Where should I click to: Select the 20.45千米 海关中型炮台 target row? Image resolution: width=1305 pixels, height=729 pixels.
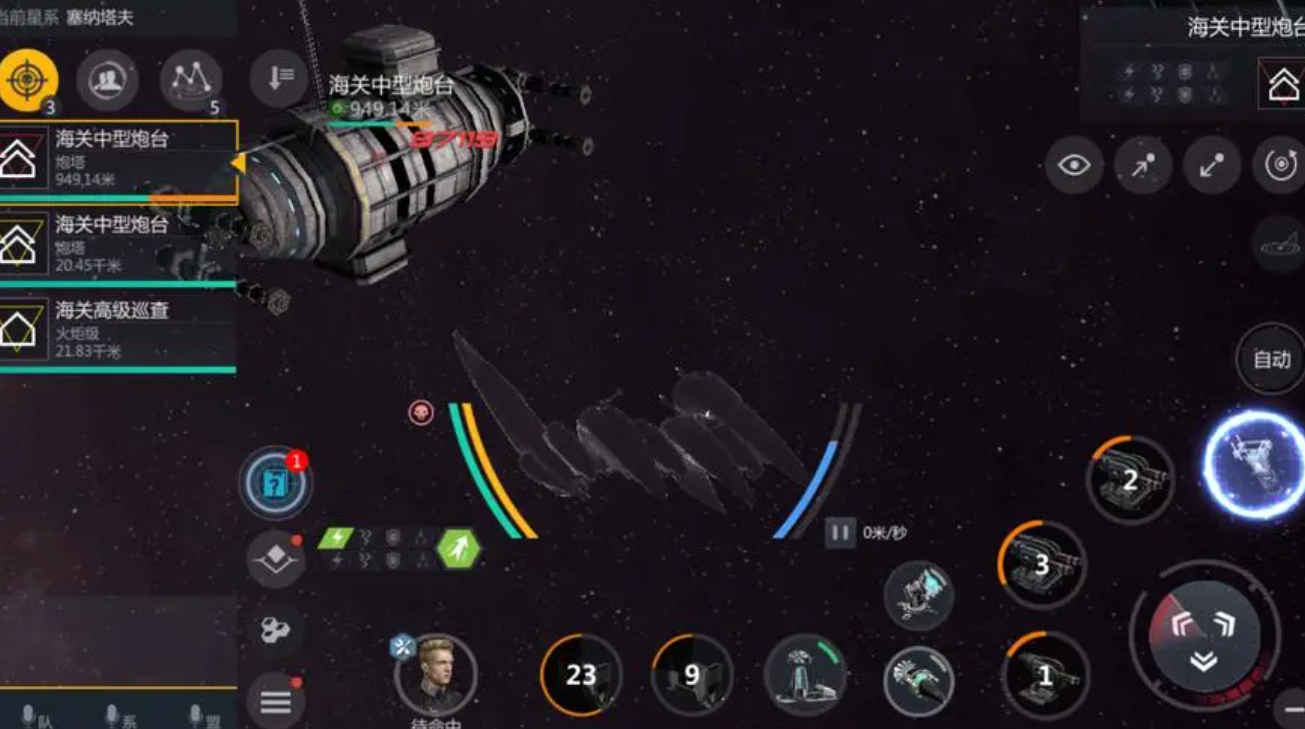click(118, 244)
